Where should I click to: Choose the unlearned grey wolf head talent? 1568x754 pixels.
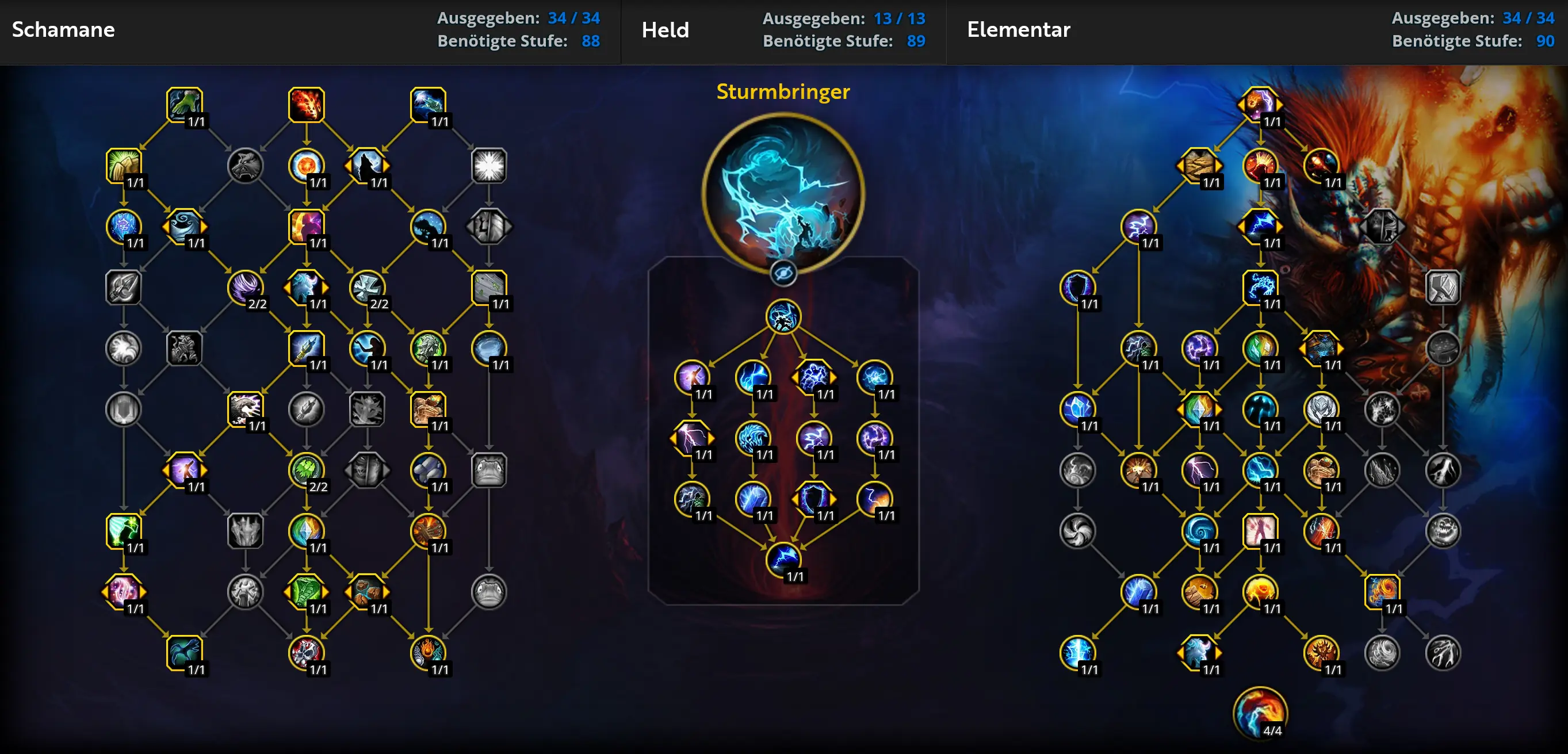[x=245, y=165]
